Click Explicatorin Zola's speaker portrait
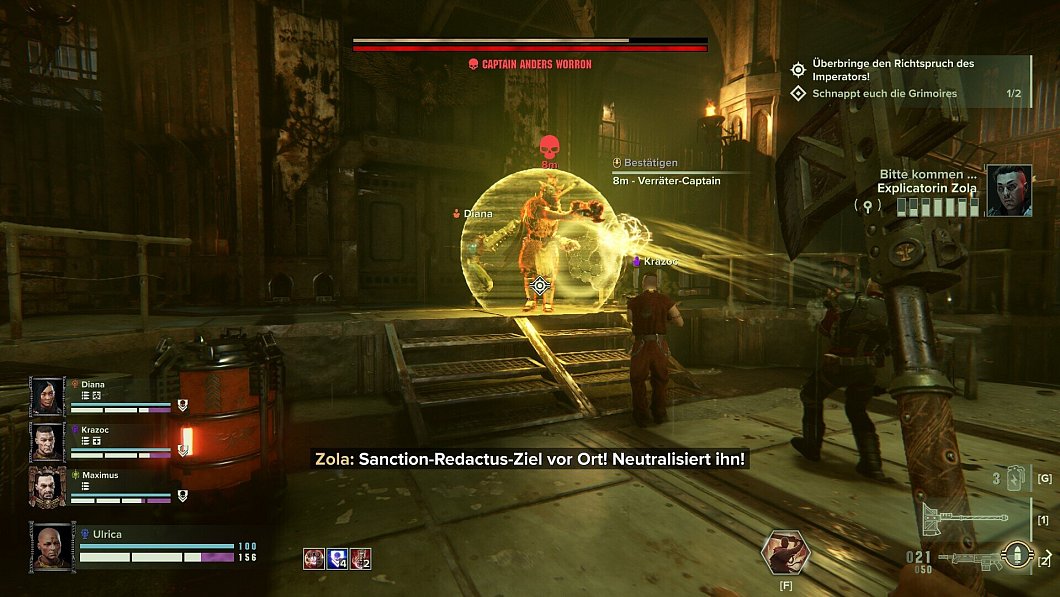 click(x=1009, y=190)
